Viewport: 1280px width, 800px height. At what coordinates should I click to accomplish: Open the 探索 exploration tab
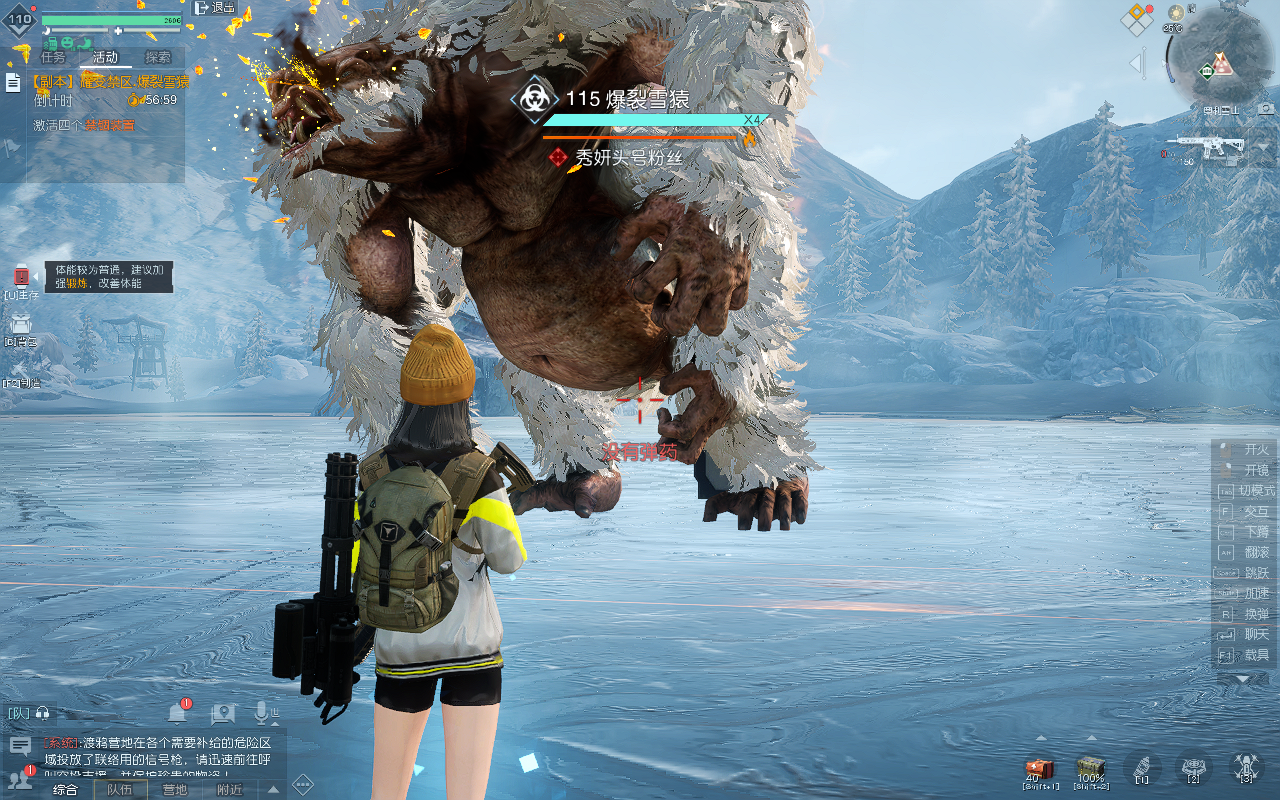point(158,58)
